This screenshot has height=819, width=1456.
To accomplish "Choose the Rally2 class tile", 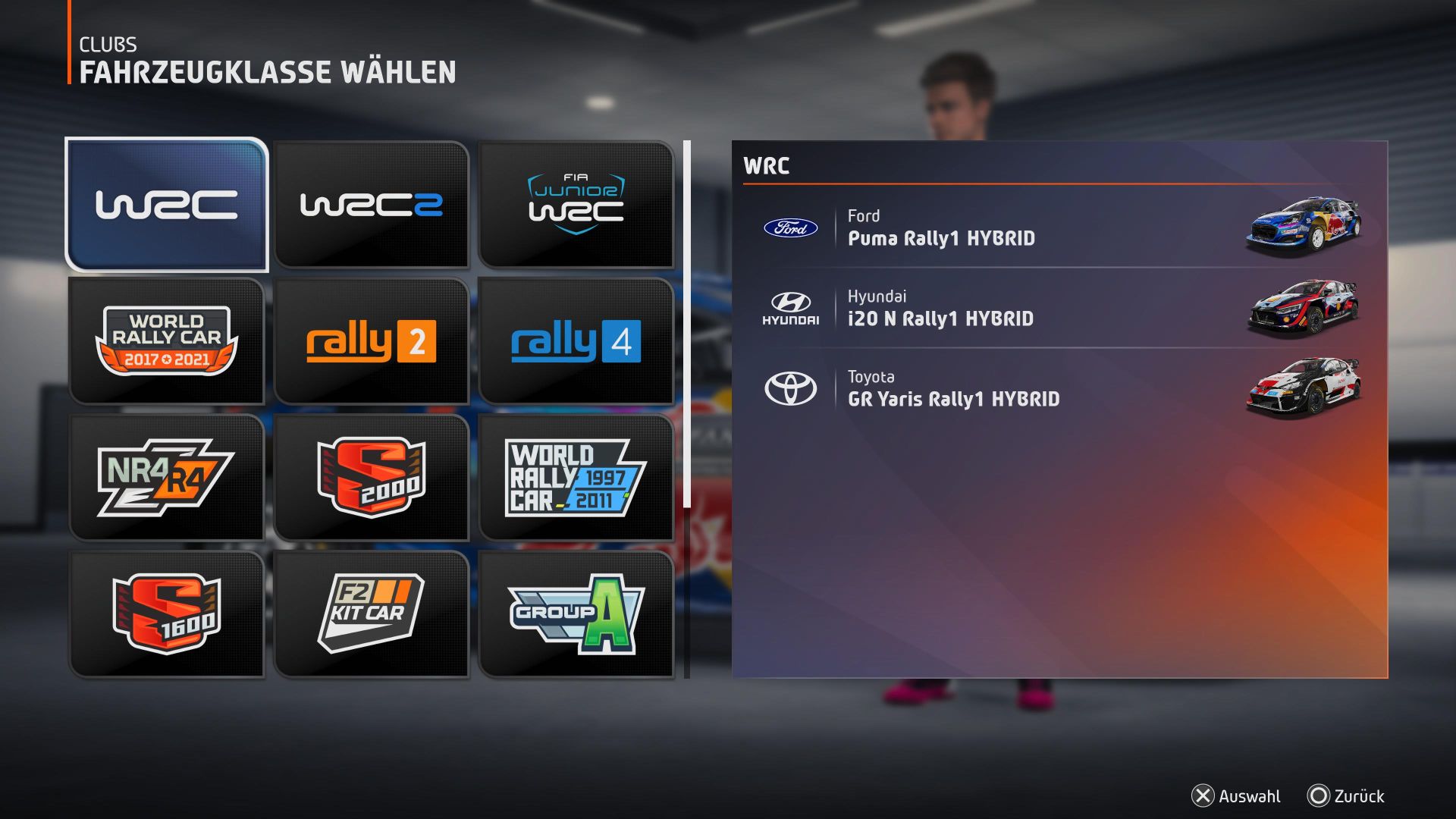I will click(x=372, y=340).
